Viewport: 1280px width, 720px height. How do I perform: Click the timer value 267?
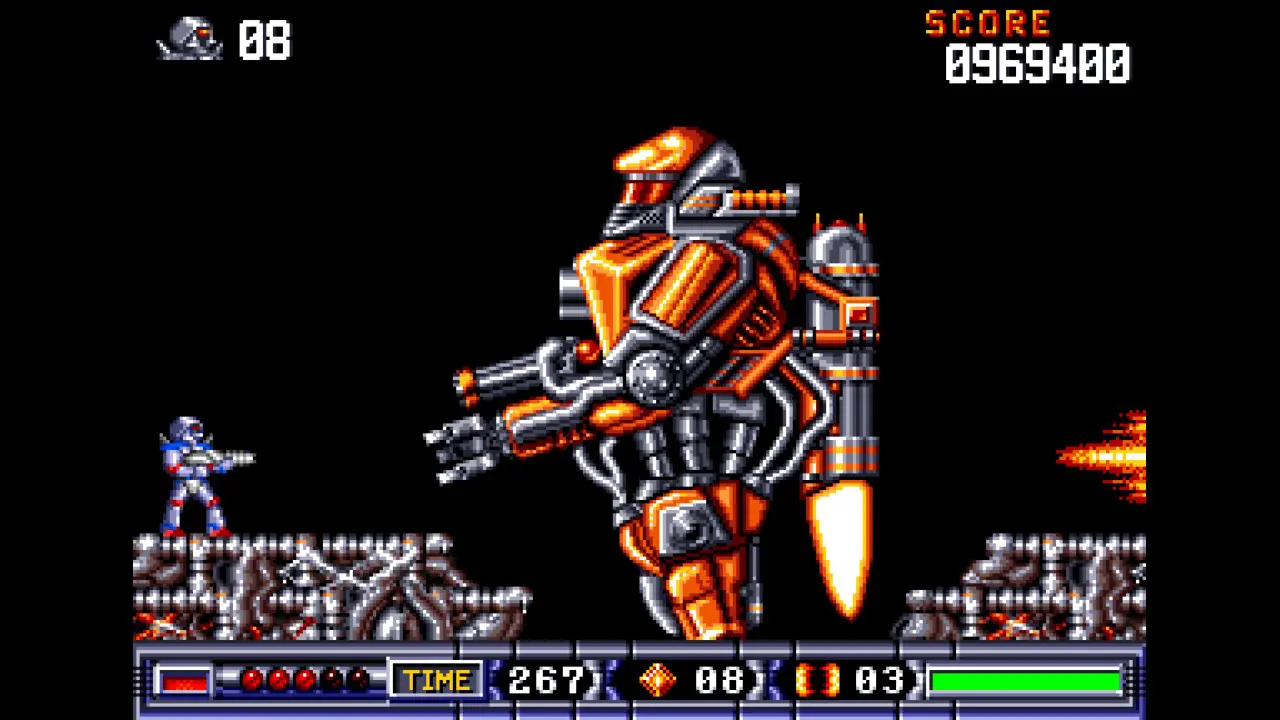545,680
